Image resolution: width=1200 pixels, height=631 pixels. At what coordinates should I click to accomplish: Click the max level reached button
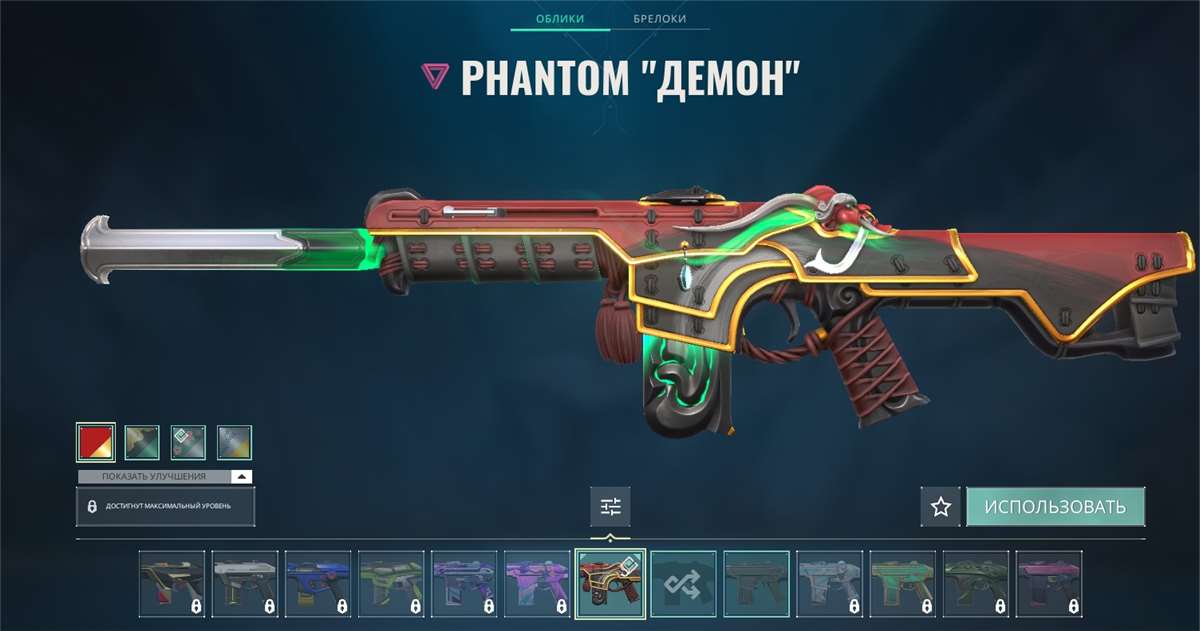pyautogui.click(x=165, y=507)
